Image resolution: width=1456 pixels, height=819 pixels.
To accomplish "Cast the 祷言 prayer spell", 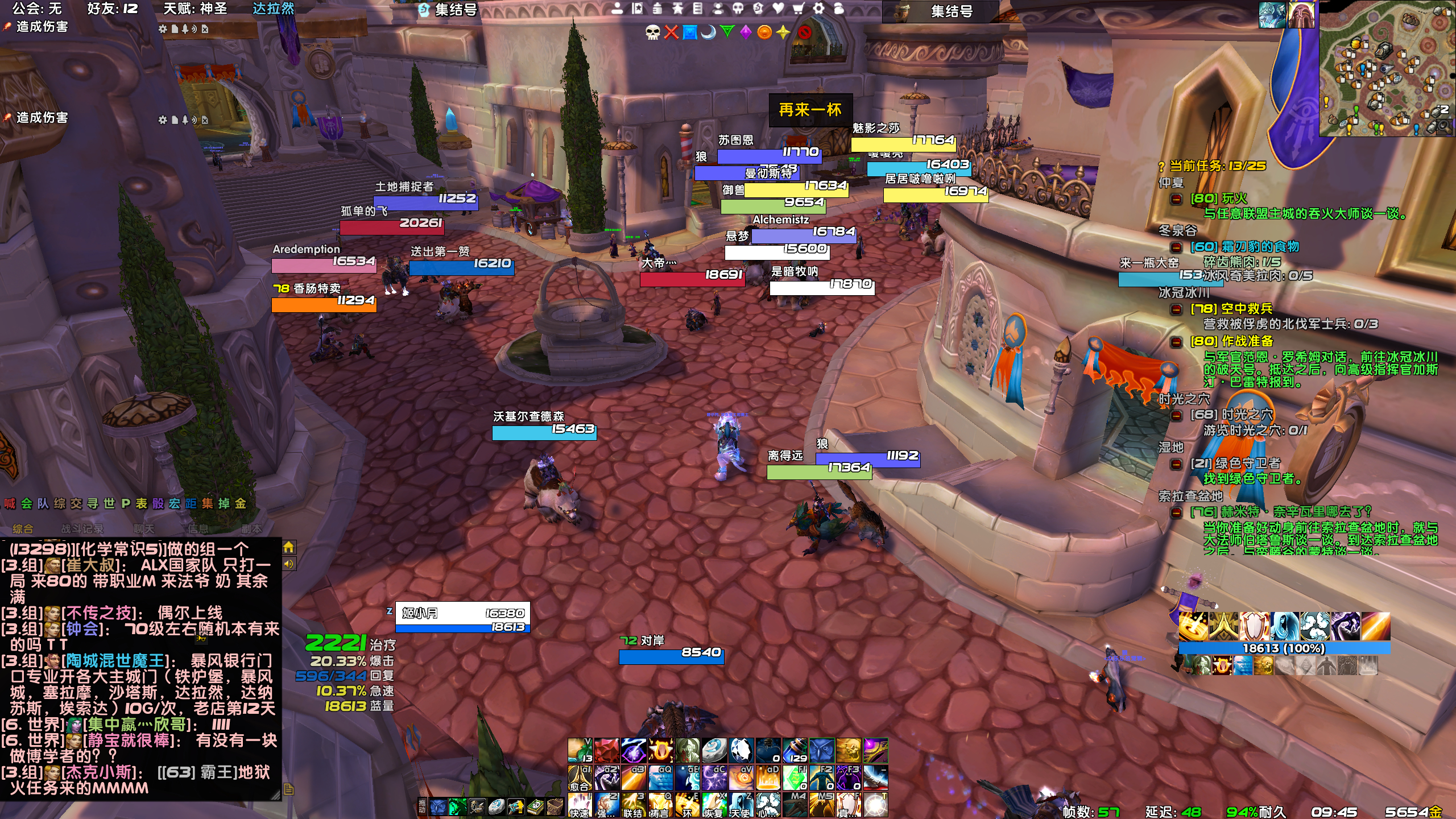I will 660,805.
